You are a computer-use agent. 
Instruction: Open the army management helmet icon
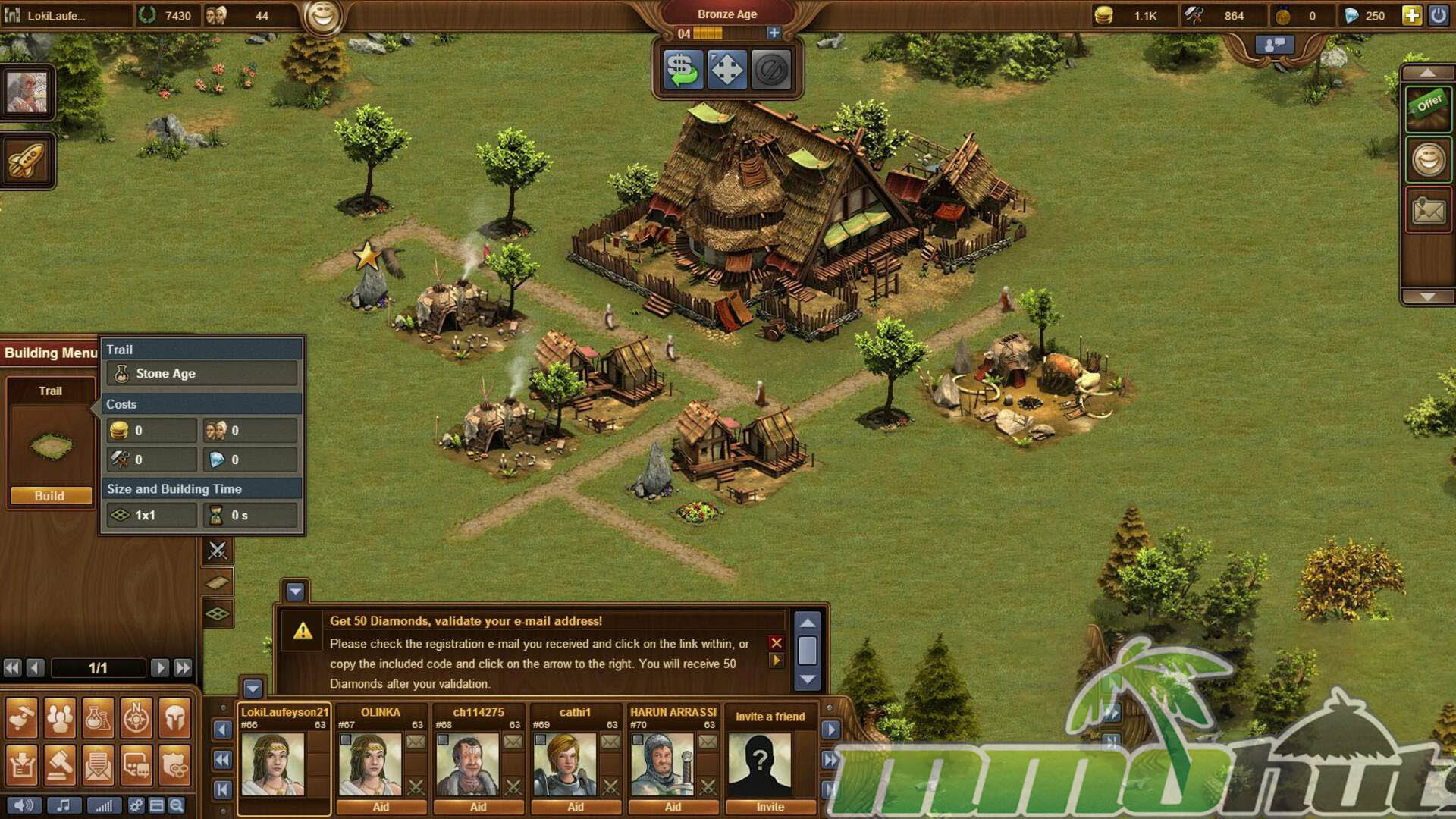(174, 717)
